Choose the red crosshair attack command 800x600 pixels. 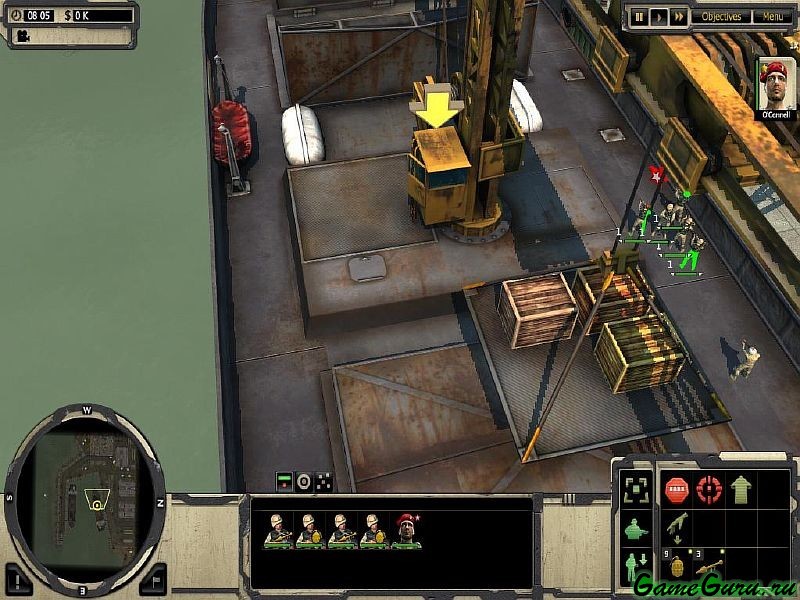point(709,490)
